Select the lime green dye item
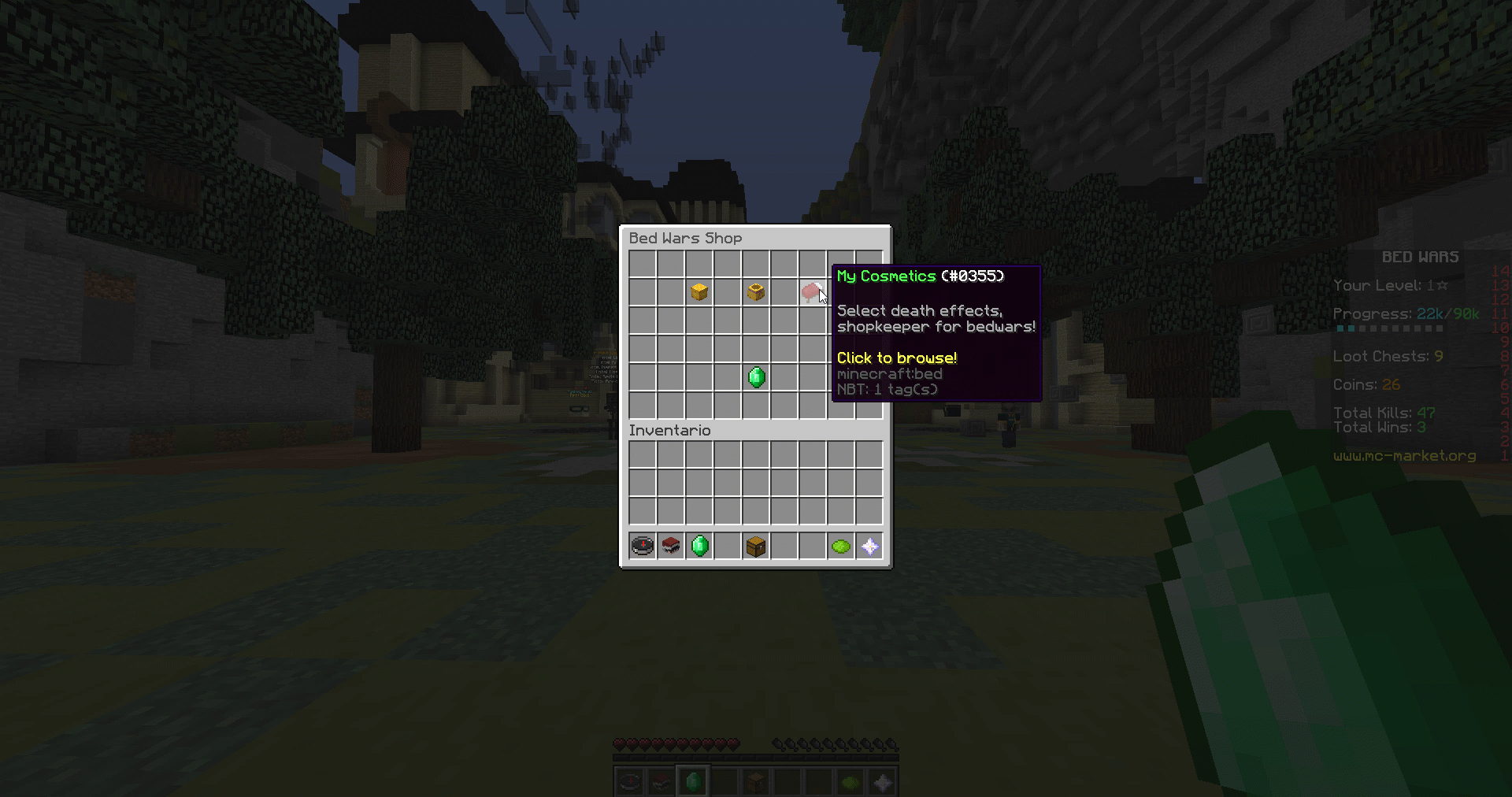 tap(841, 546)
